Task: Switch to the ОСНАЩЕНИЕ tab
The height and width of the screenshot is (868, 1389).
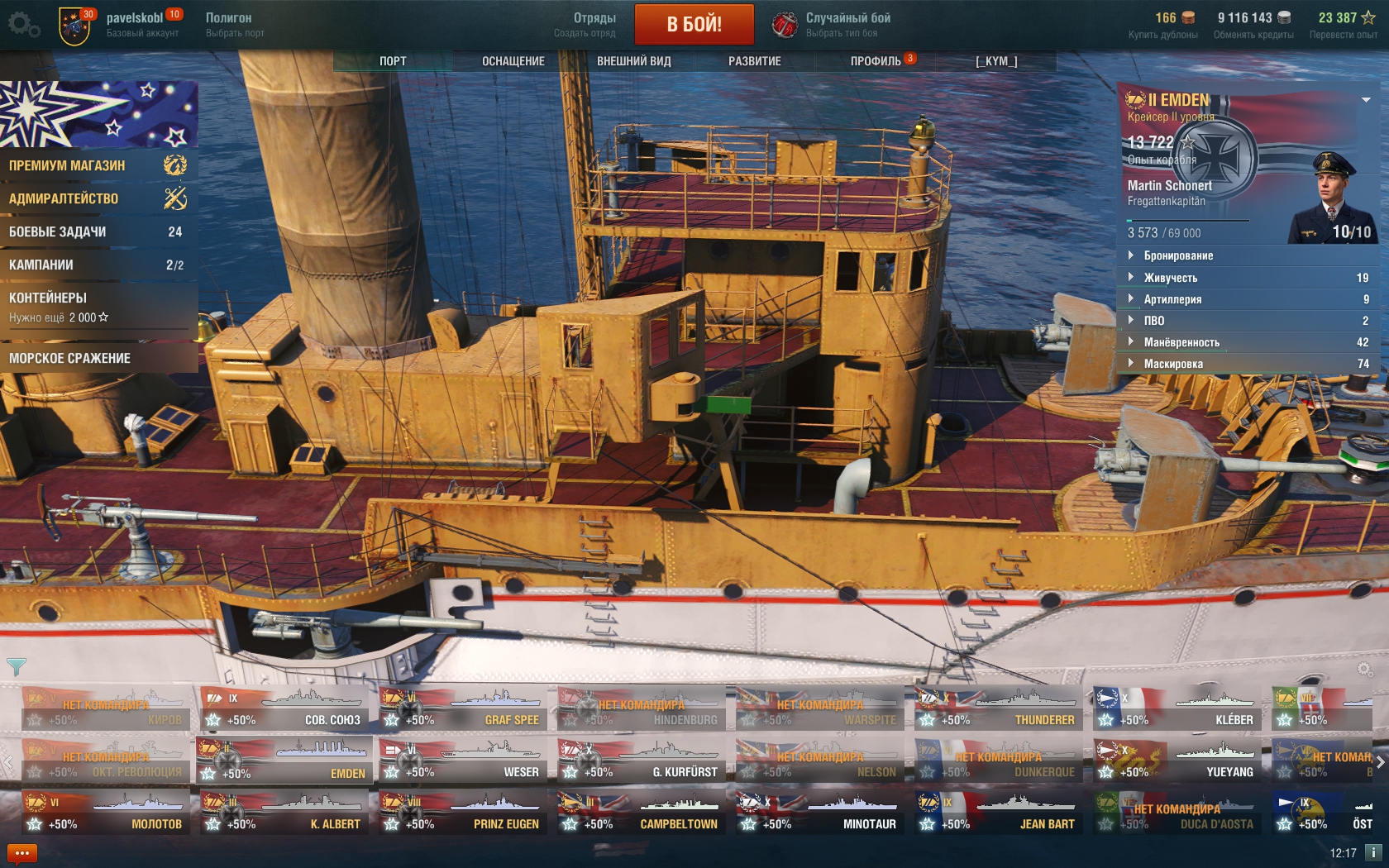Action: 513,61
